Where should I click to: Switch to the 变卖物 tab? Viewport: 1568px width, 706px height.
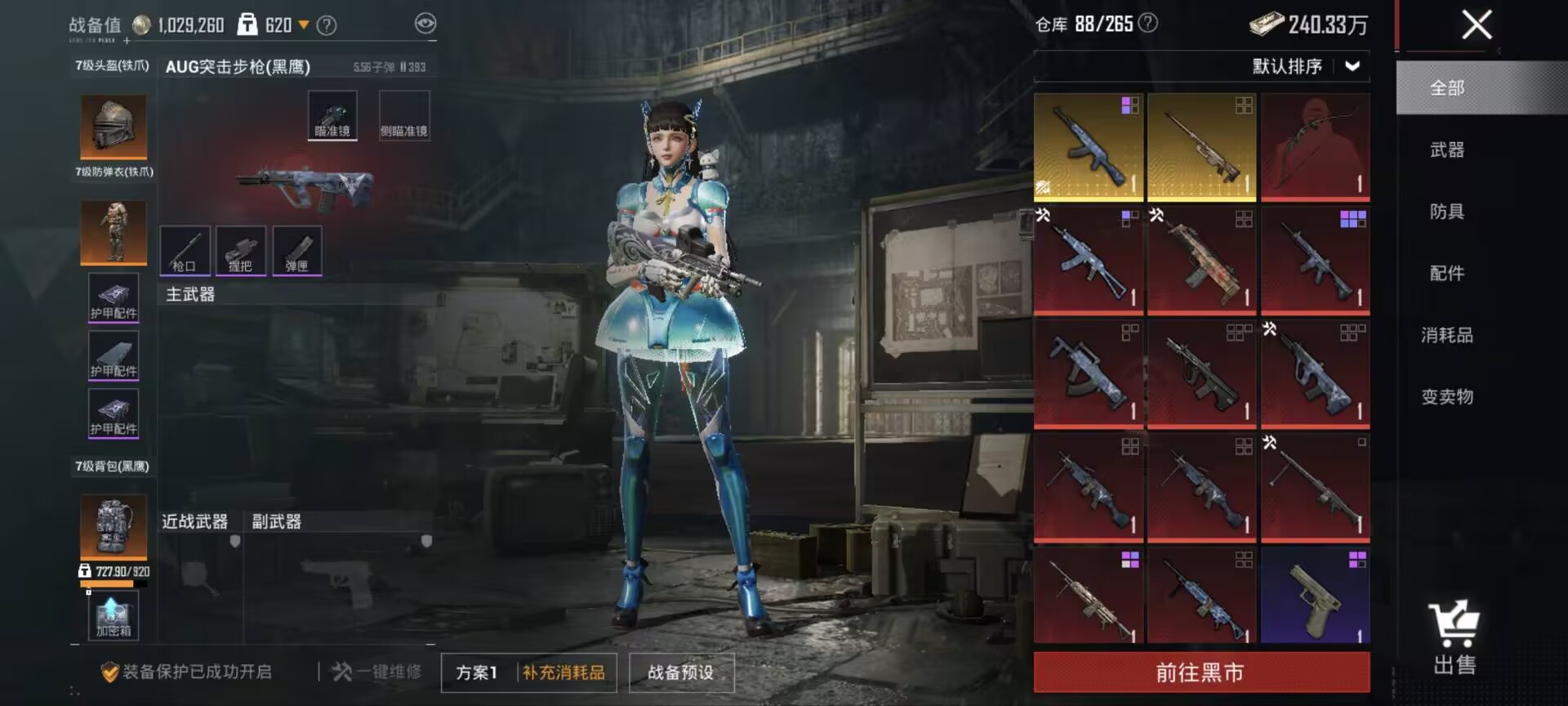click(x=1446, y=397)
